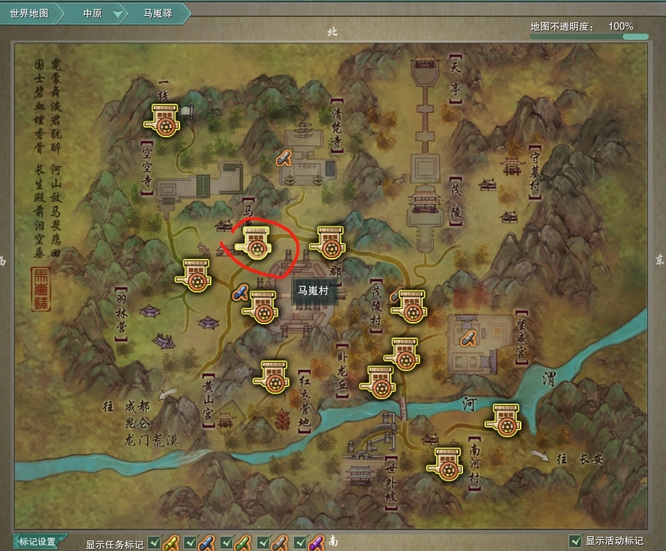Viewport: 666px width, 551px height.
Task: Toggle the yellow scroll quest marker checkbox
Action: point(153,543)
